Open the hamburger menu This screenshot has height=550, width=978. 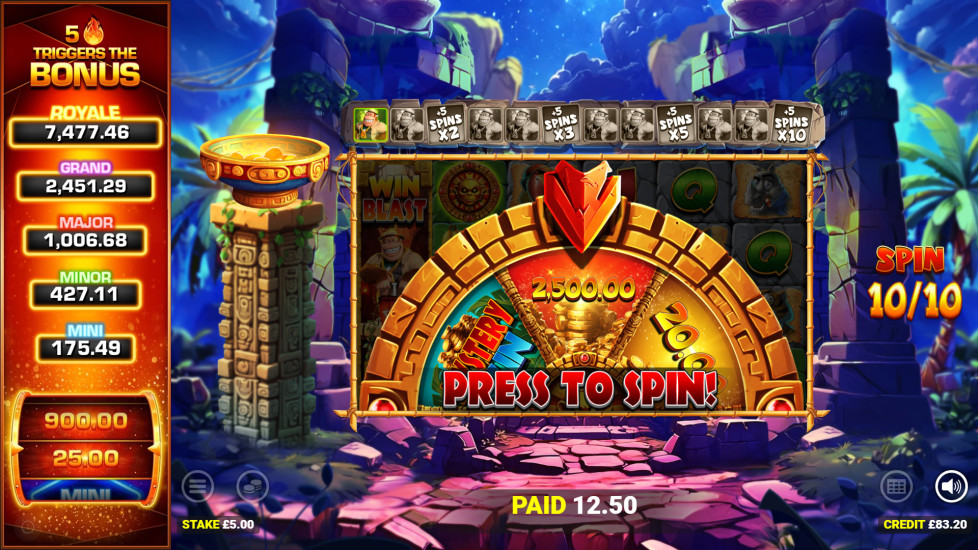(x=197, y=487)
